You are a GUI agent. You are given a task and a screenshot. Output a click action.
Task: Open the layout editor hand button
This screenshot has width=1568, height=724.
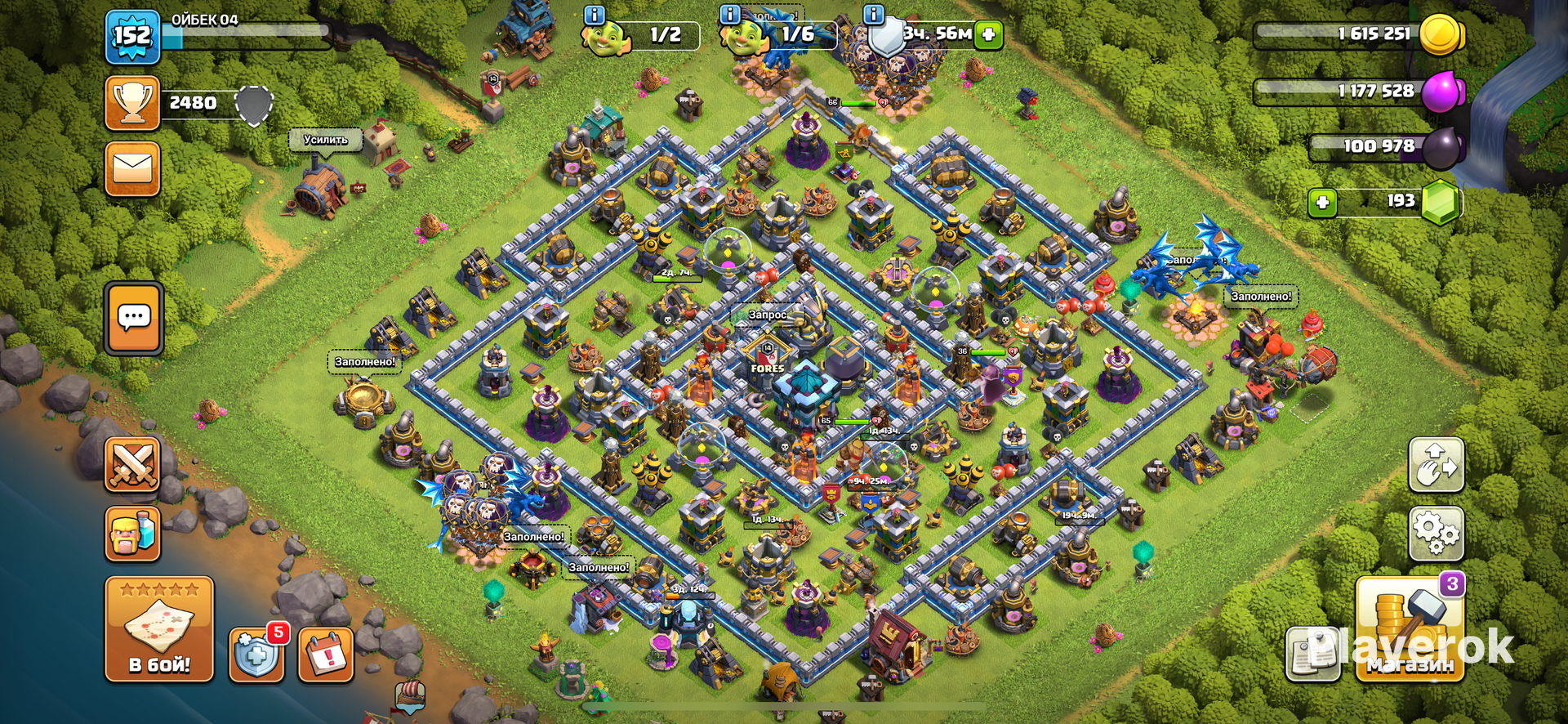pos(1436,465)
